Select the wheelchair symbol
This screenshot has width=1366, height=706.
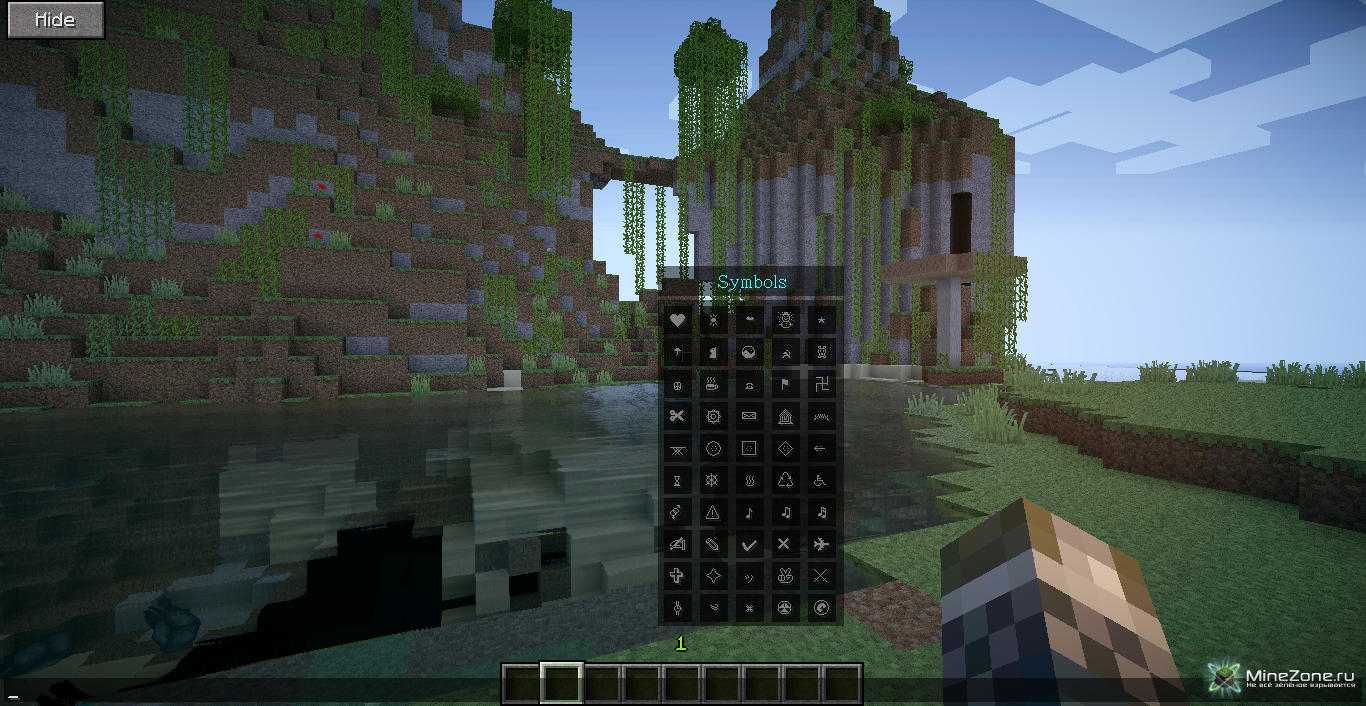[x=821, y=481]
